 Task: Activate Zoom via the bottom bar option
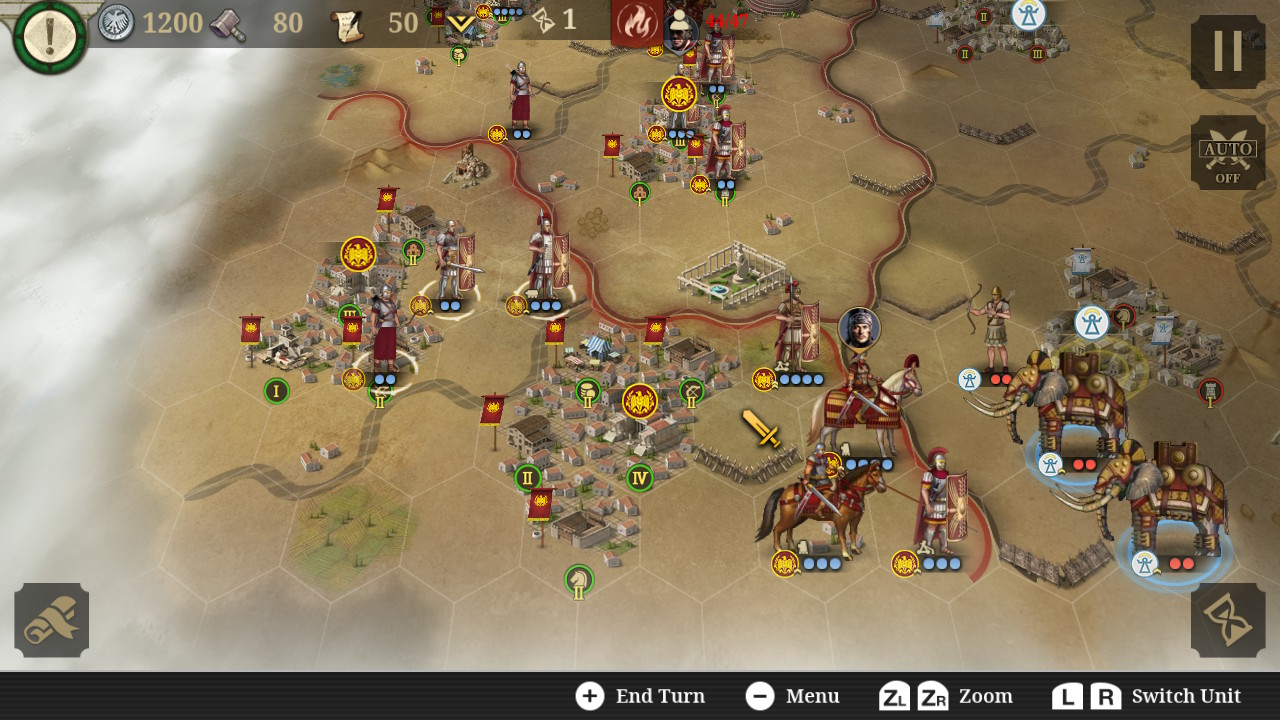pos(983,696)
